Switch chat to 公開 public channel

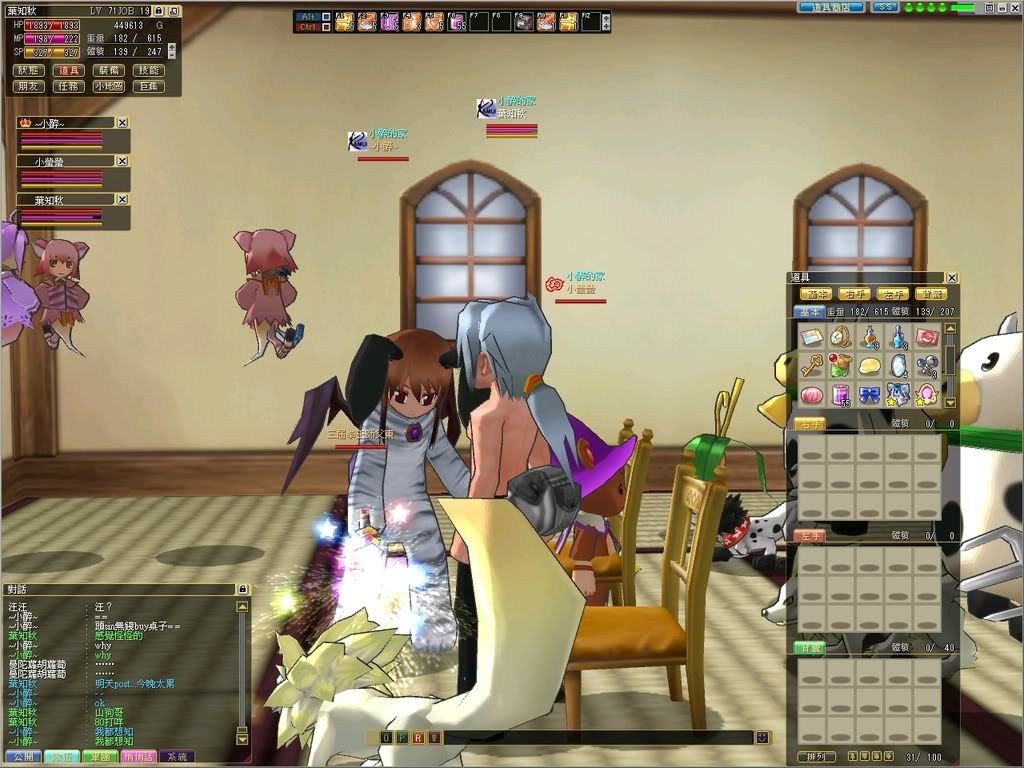pos(21,757)
